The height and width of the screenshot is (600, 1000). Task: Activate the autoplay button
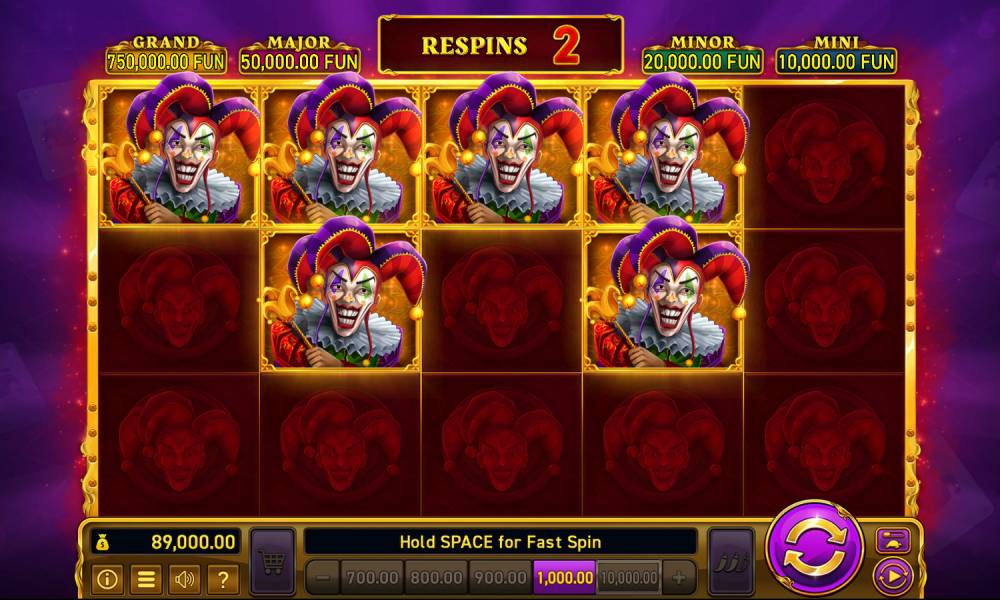[x=892, y=577]
